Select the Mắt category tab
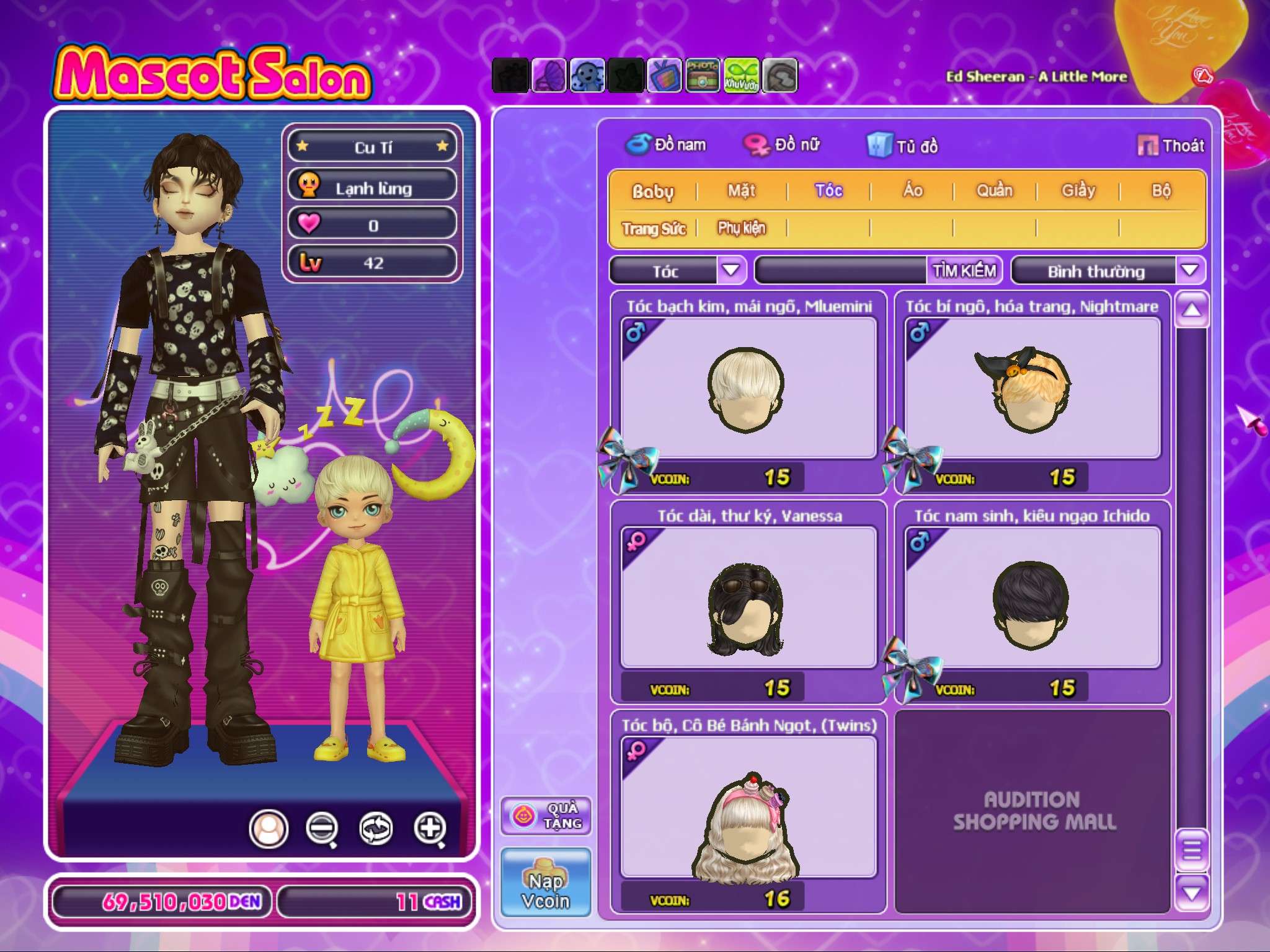Screen dimensions: 1270x952 742,191
